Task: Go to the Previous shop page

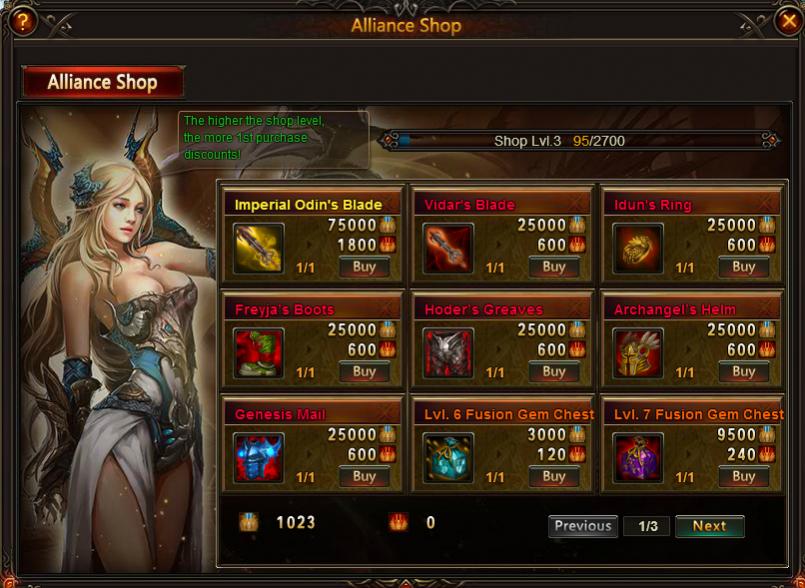Action: tap(583, 526)
